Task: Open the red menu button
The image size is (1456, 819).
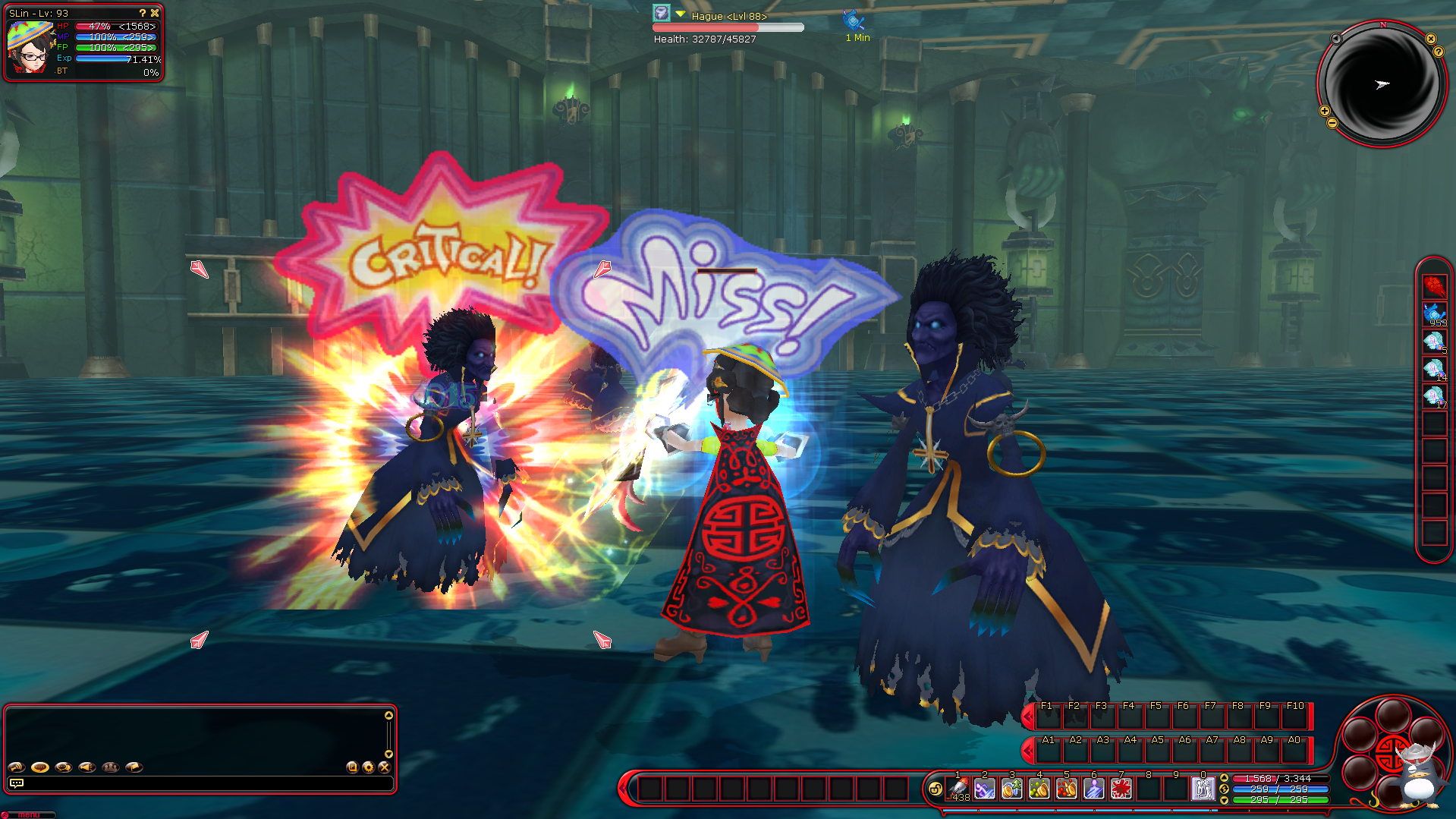Action: 27,814
